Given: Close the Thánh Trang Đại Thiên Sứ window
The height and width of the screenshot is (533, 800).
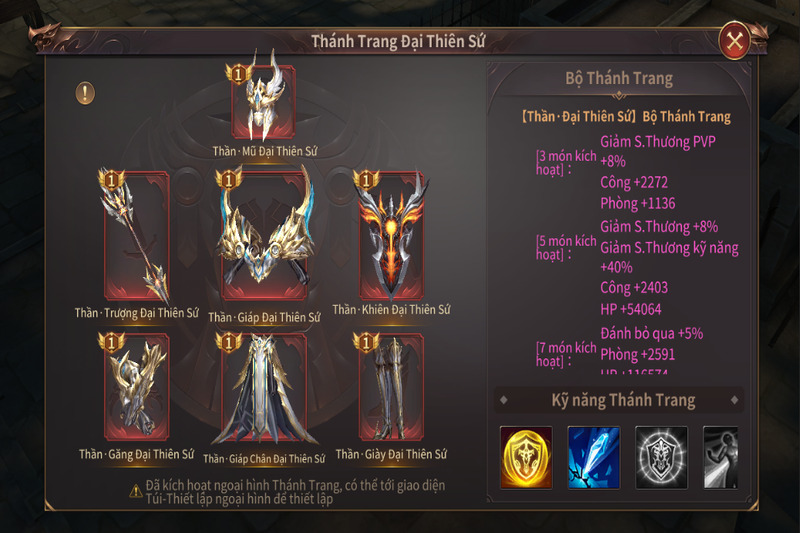Looking at the screenshot, I should 735,41.
